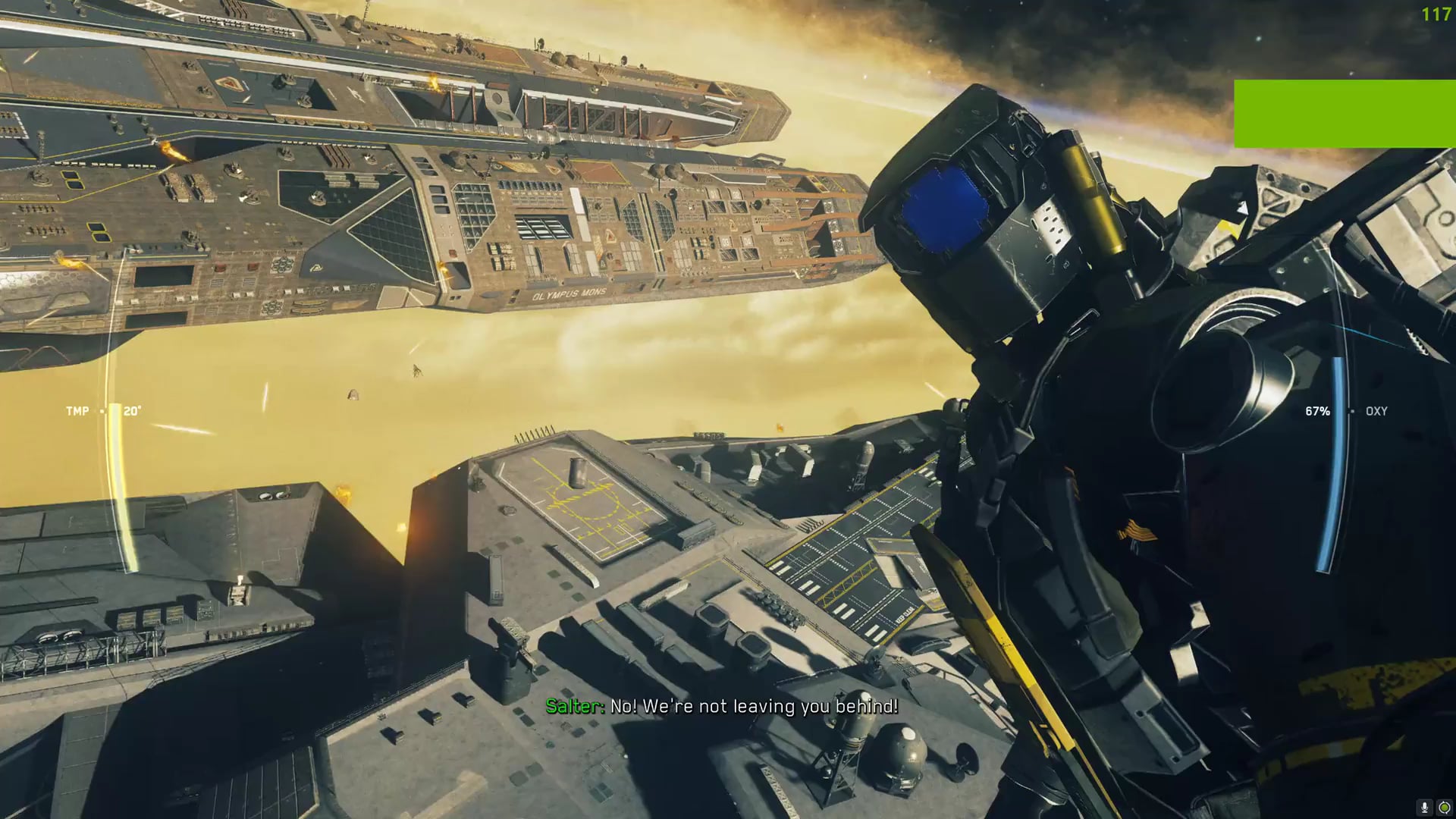Toggle the oxygen percentage display

point(1316,411)
